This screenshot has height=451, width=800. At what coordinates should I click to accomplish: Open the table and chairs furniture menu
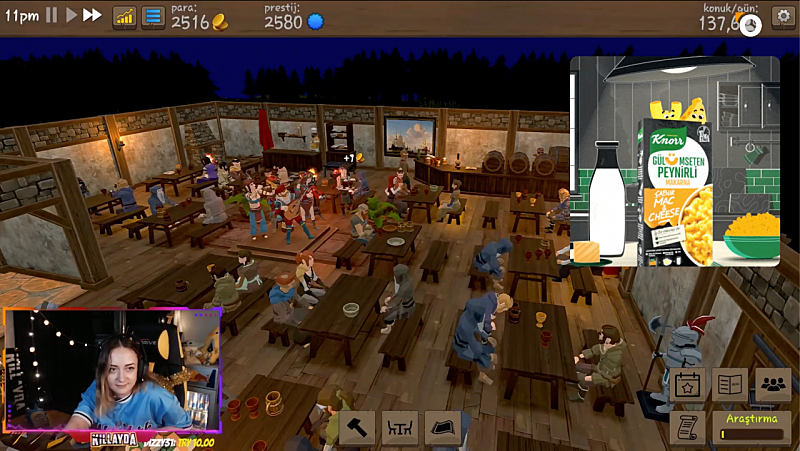(x=400, y=428)
